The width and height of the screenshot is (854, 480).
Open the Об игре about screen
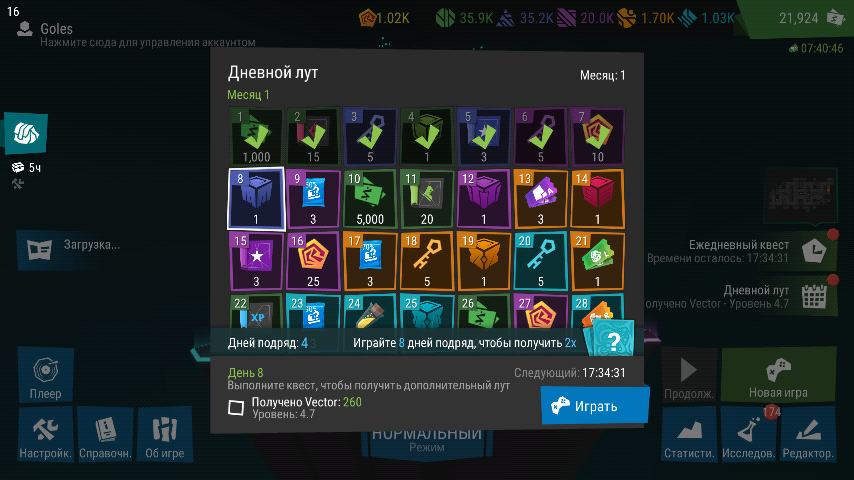point(164,438)
